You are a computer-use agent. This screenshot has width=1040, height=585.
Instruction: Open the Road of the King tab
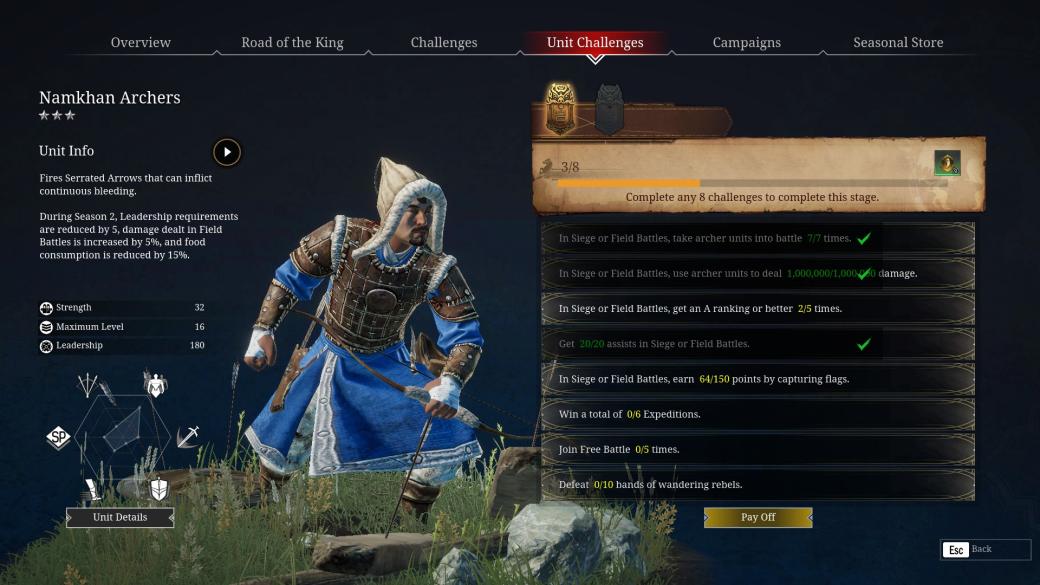click(292, 42)
